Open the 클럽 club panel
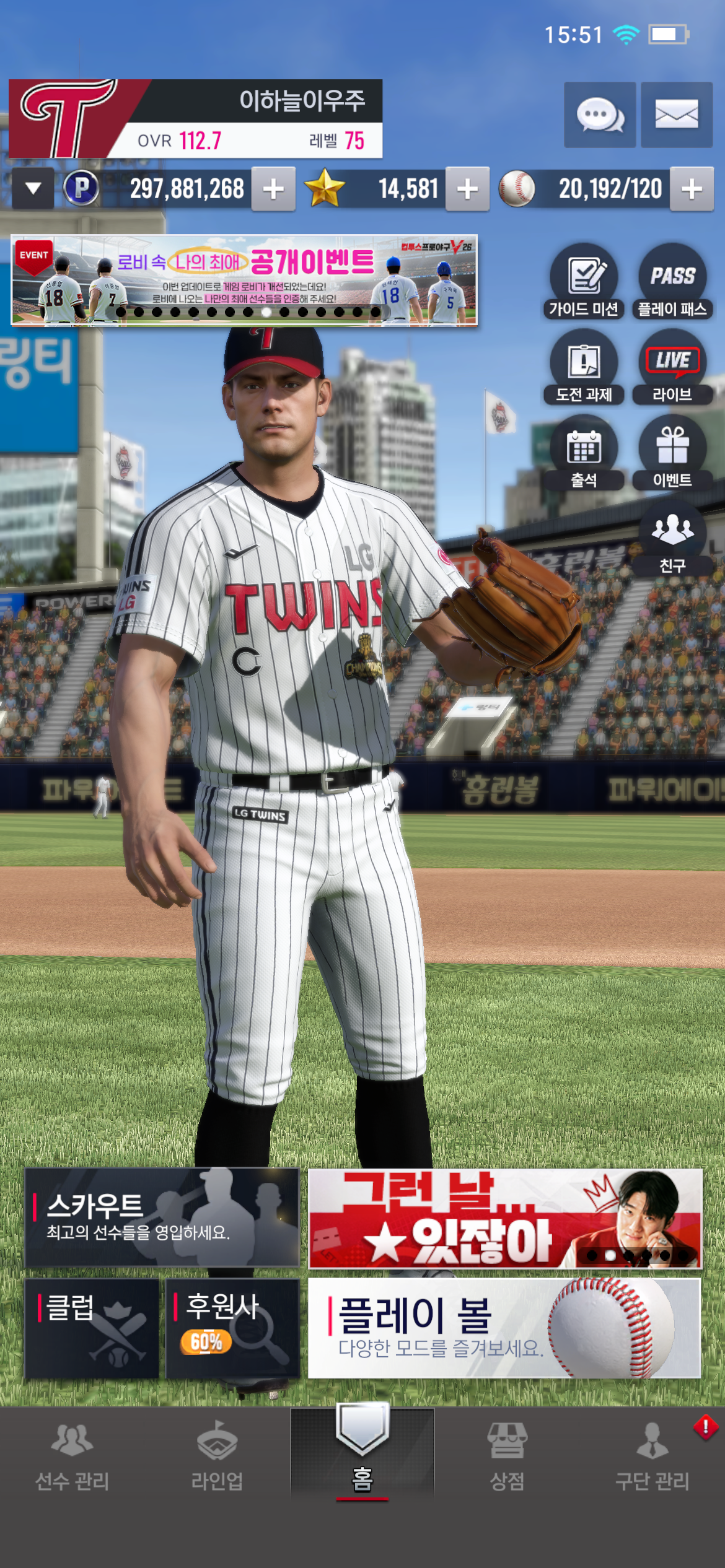The width and height of the screenshot is (725, 1568). [92, 1328]
